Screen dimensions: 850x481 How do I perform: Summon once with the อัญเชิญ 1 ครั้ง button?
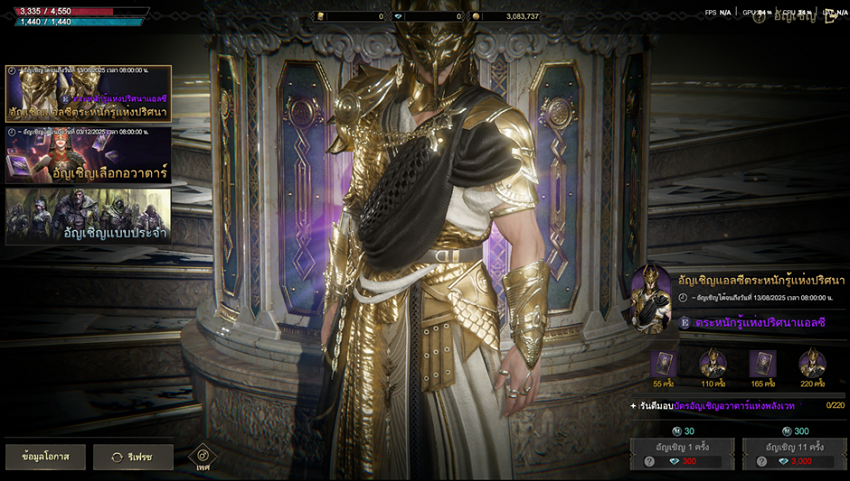682,446
